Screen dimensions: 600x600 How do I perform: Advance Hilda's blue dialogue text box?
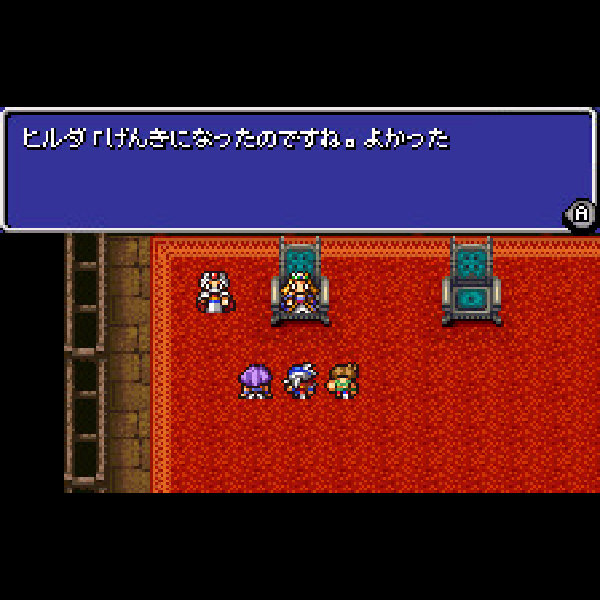click(x=580, y=213)
